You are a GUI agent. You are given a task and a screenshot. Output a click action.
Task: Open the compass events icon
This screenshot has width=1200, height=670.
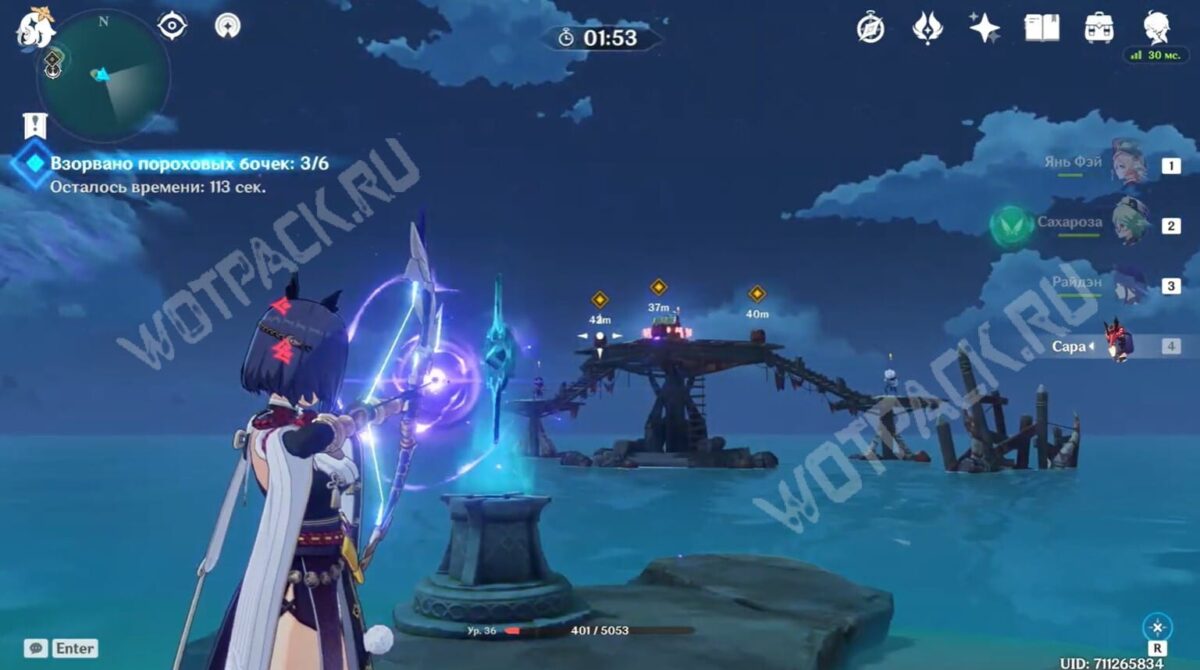(870, 28)
